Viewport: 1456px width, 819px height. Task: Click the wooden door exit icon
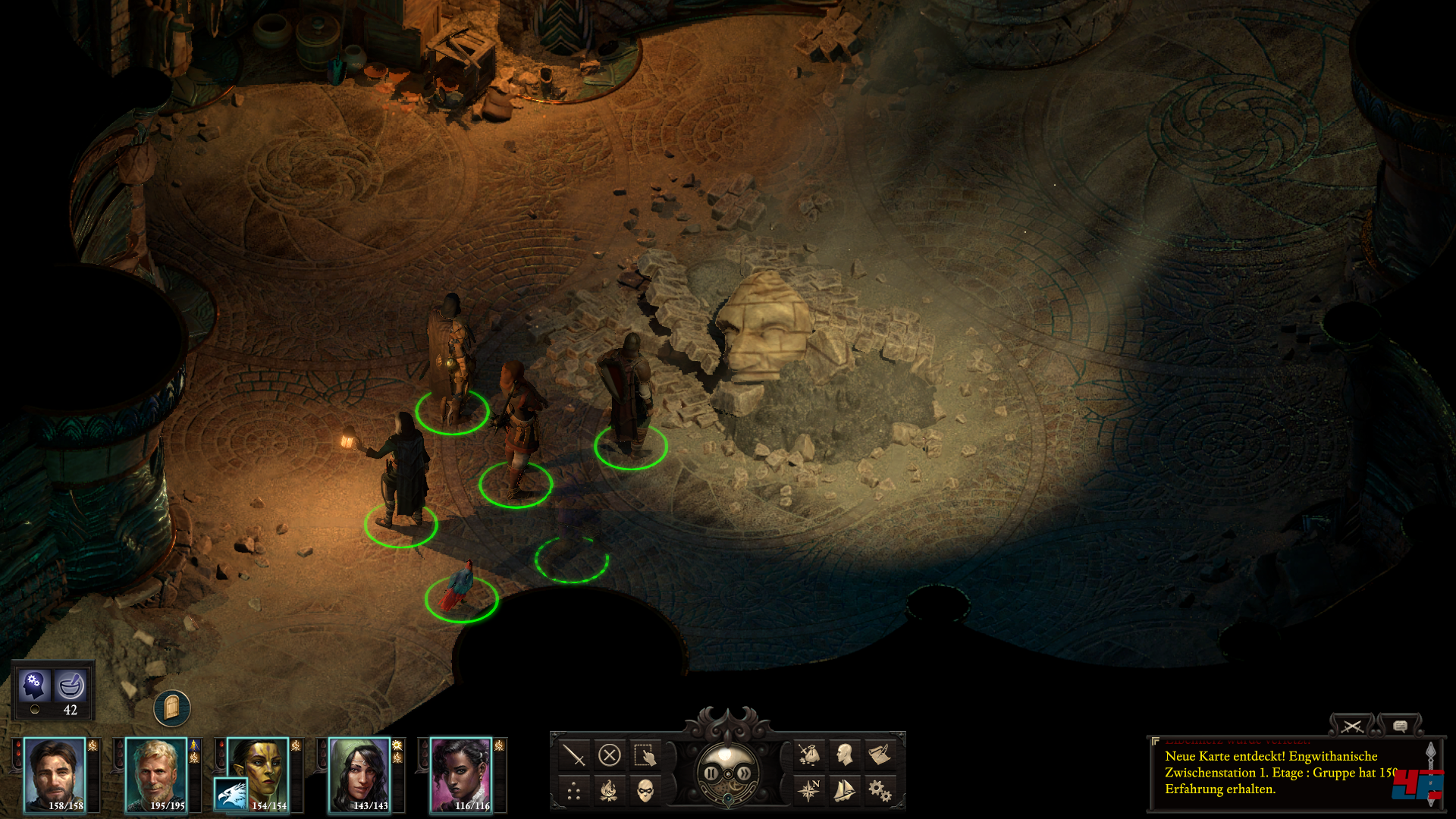(x=172, y=708)
